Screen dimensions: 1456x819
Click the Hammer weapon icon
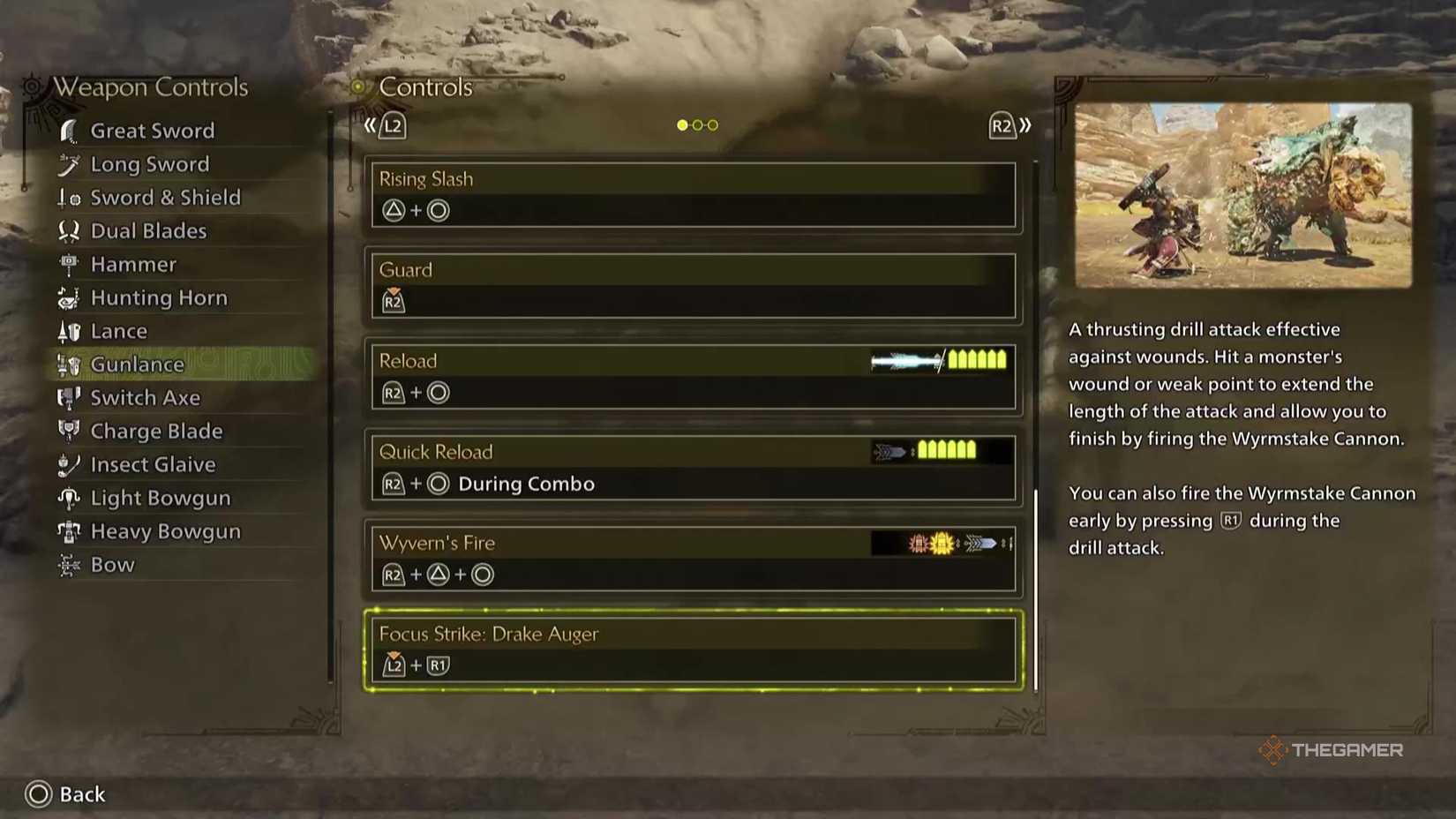click(69, 264)
